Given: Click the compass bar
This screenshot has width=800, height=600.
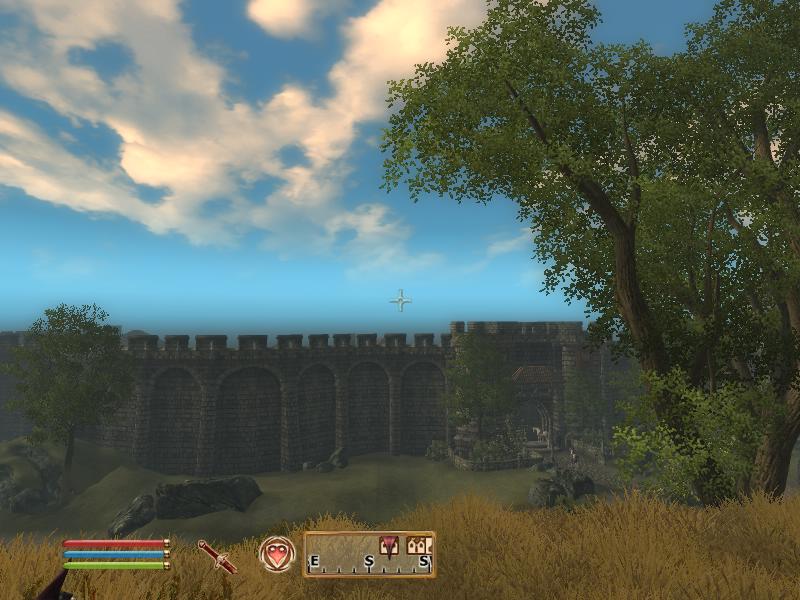Looking at the screenshot, I should point(369,555).
